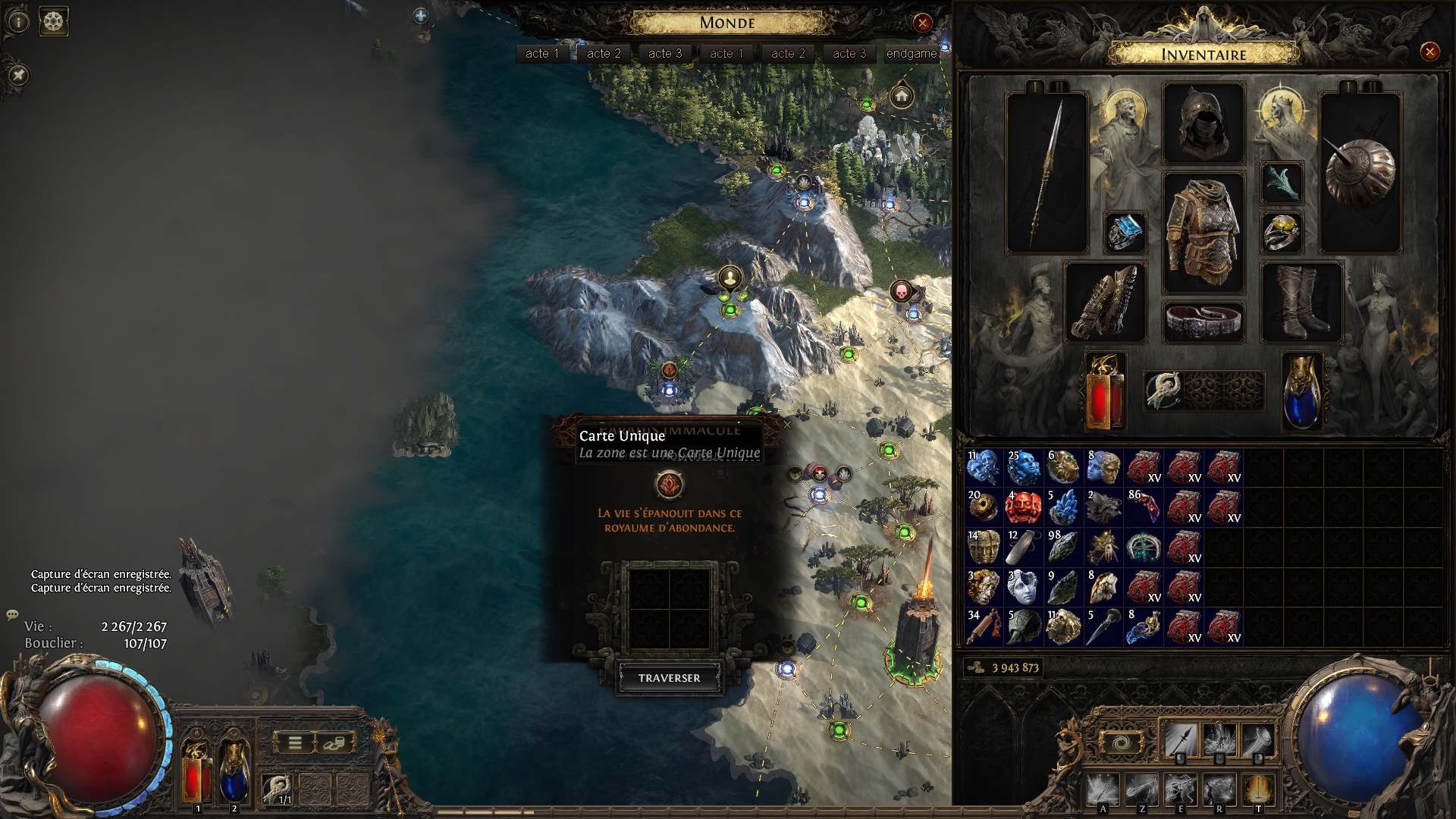Select the equipped boots slot
1456x819 pixels.
click(x=1301, y=302)
